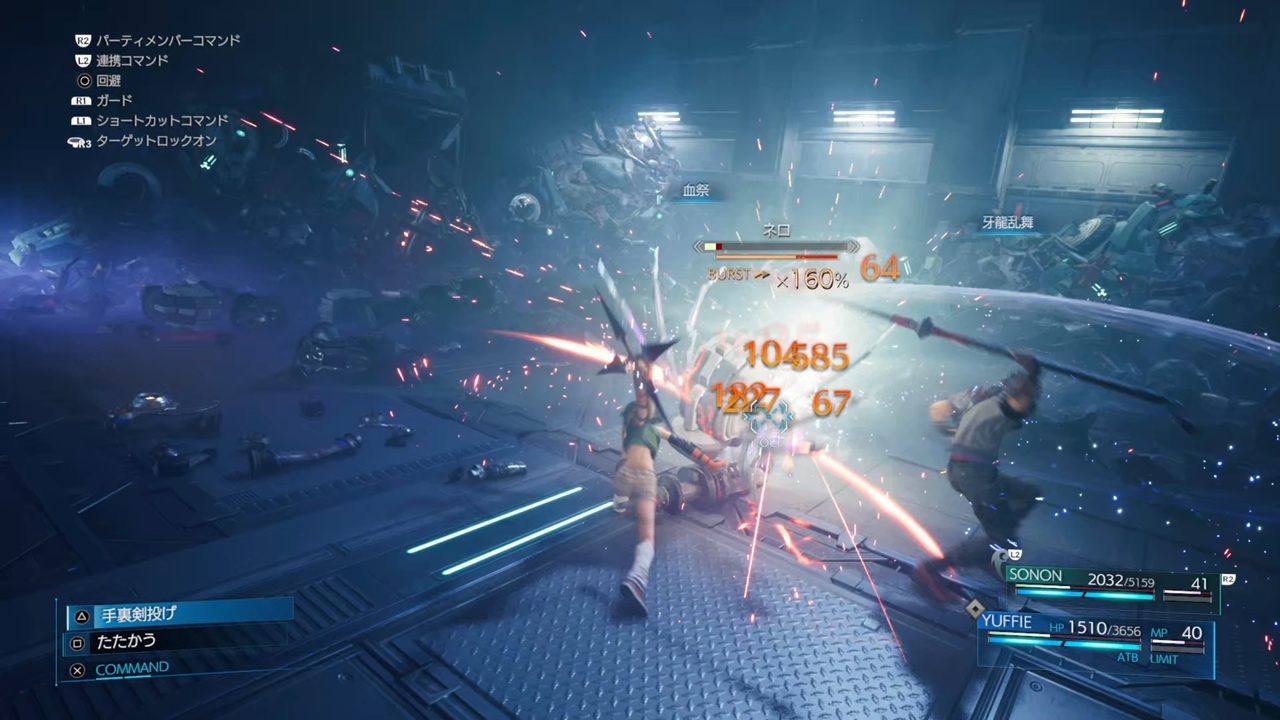Open the shortcut command list
Viewport: 1280px width, 720px height.
point(162,120)
